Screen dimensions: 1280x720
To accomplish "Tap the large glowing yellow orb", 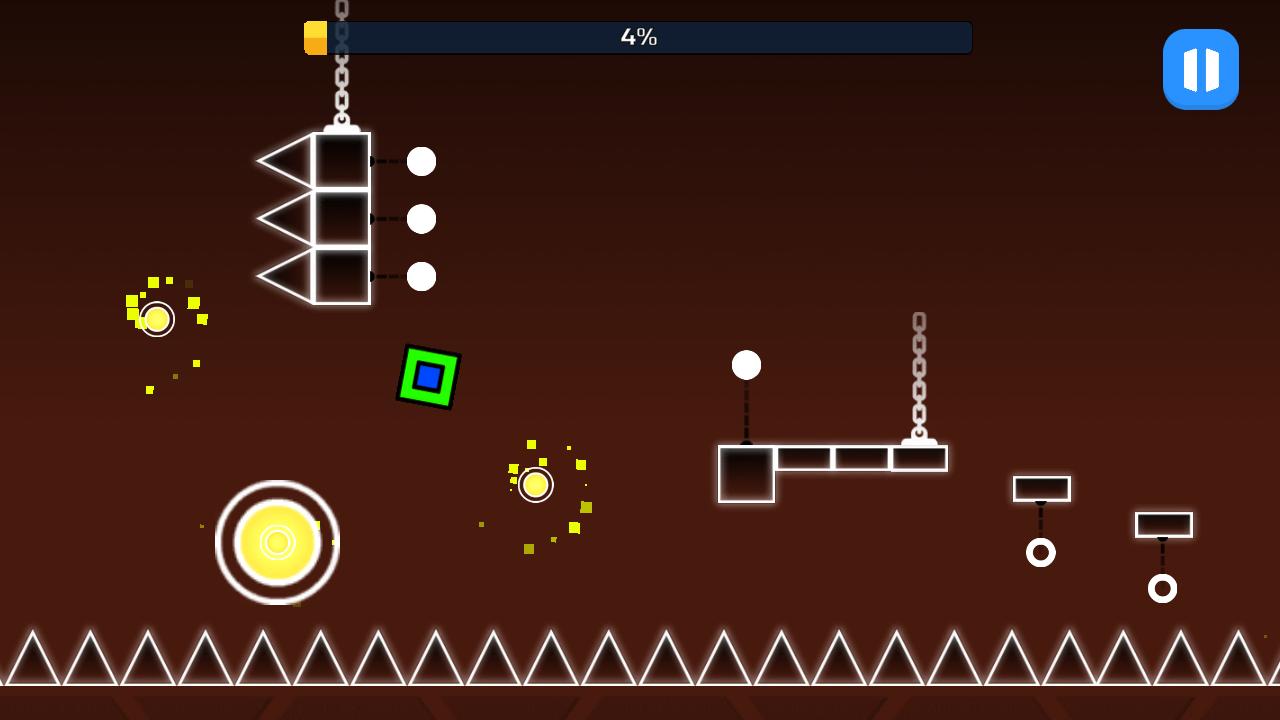I will pos(277,541).
